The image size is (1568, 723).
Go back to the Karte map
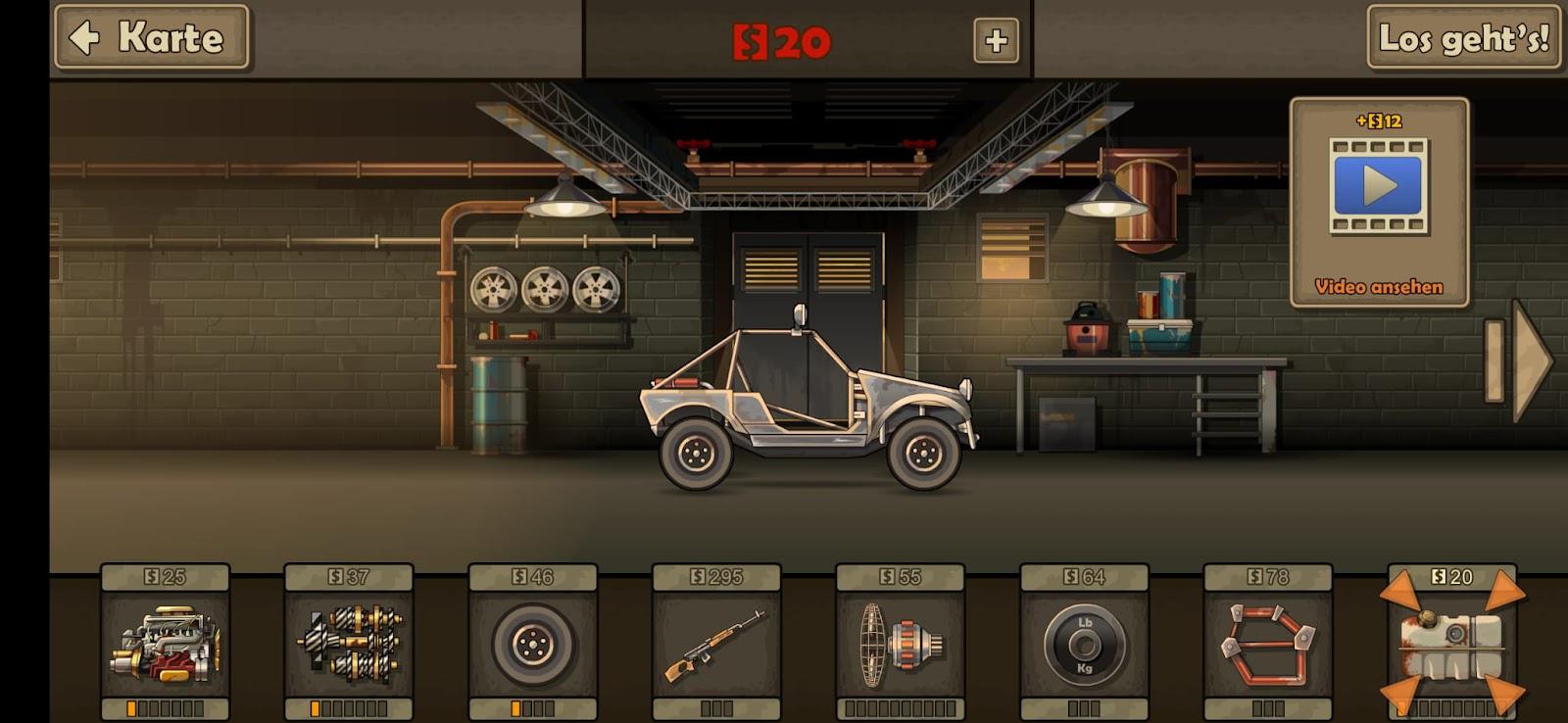152,38
